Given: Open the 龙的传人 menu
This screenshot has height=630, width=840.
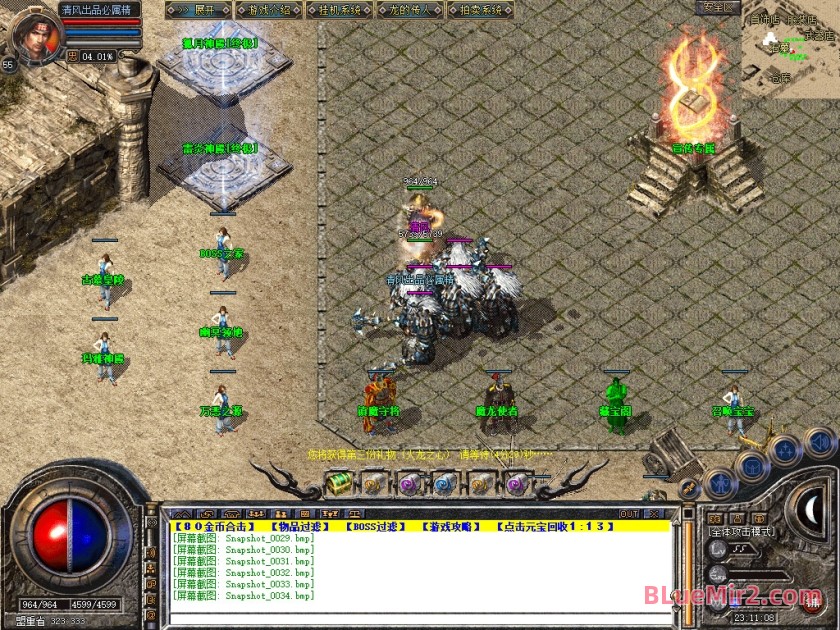Looking at the screenshot, I should pos(407,10).
